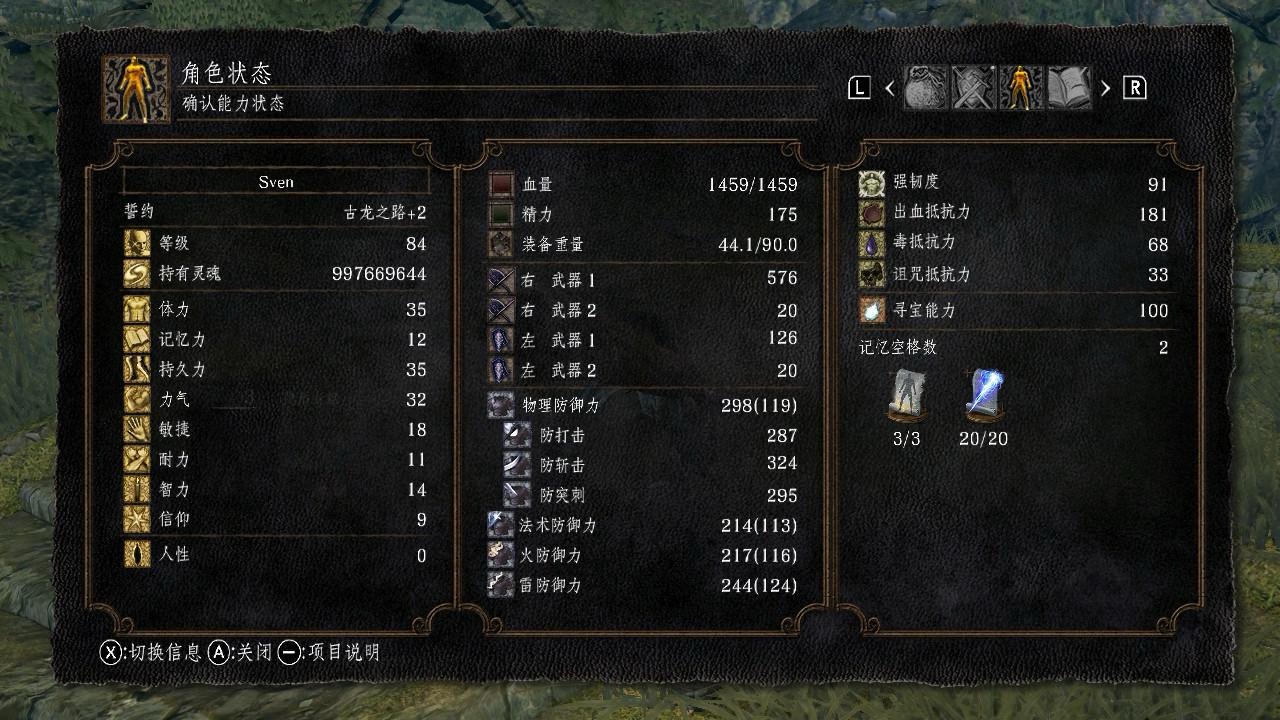
Task: Click the left arrow beside the menu tabs
Action: (x=890, y=88)
